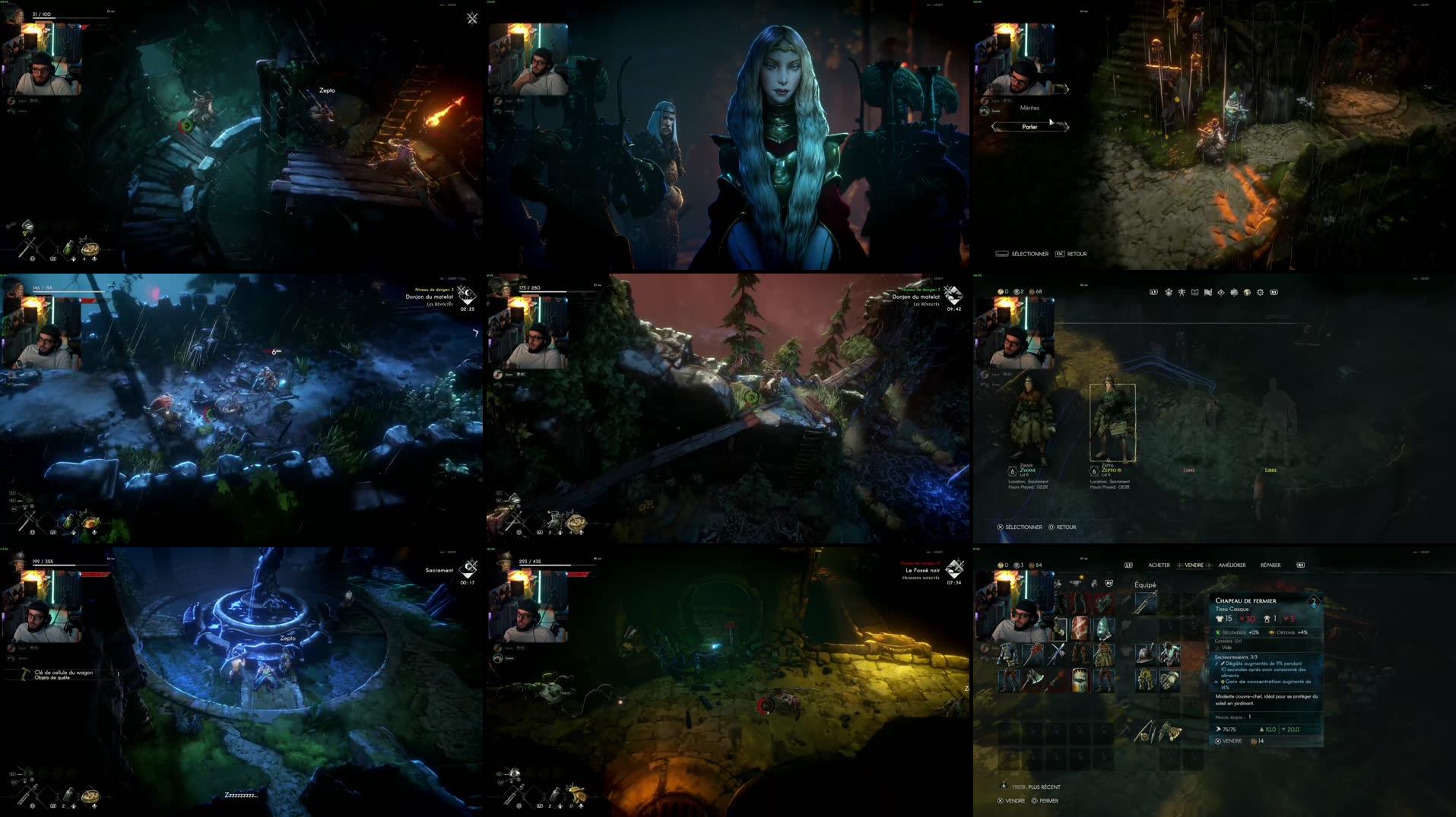Choose Parler in the dialogue options

(x=1030, y=126)
